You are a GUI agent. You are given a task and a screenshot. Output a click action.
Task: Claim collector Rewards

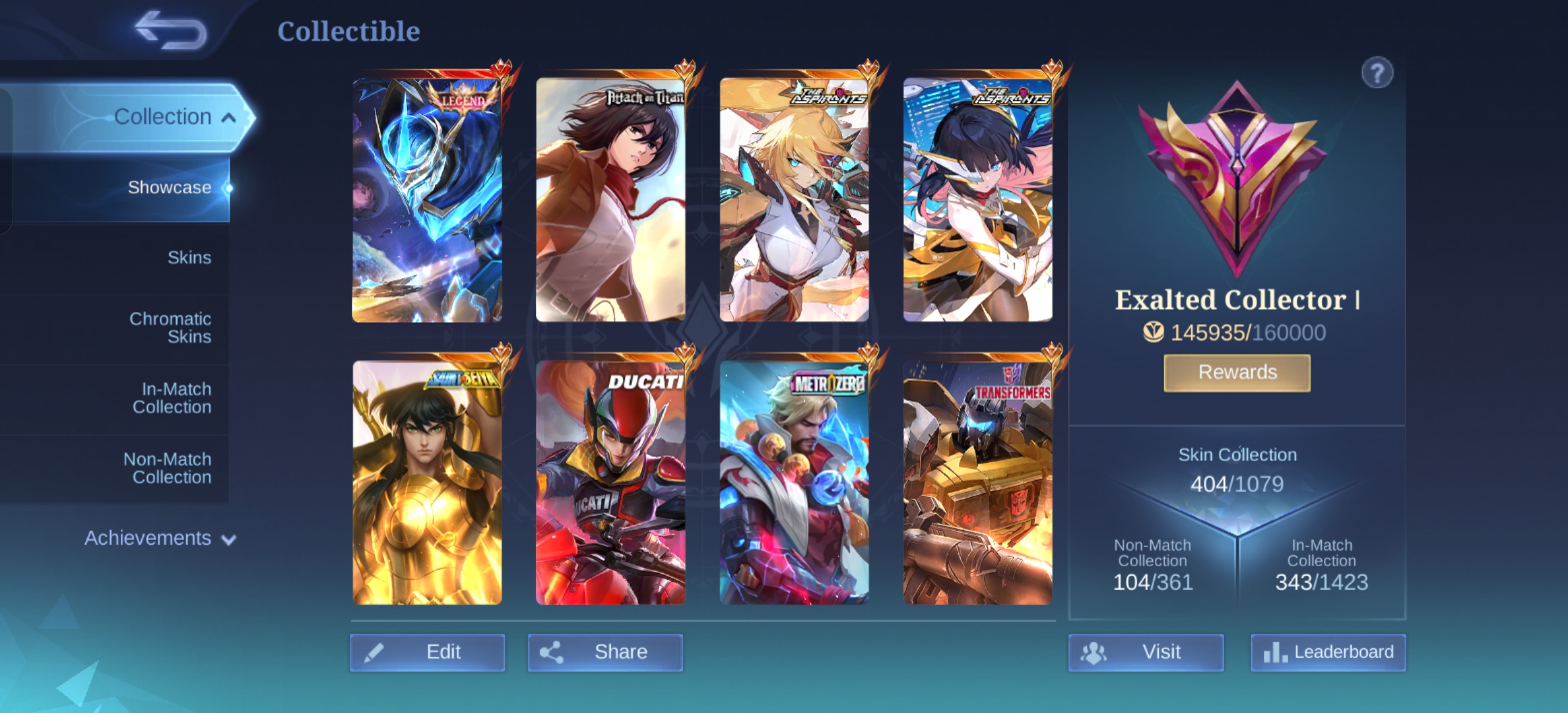[1237, 372]
